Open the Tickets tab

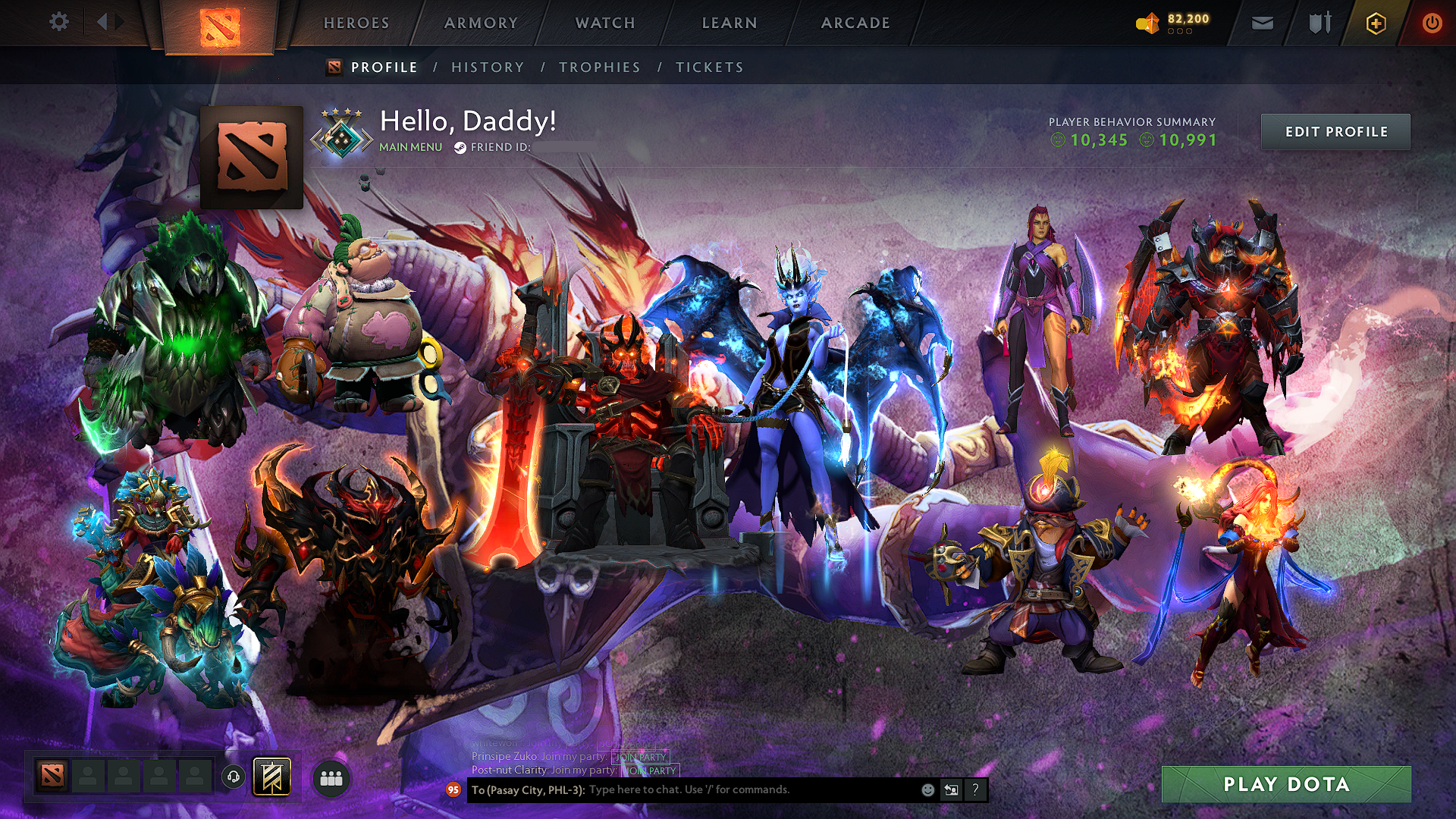click(710, 67)
